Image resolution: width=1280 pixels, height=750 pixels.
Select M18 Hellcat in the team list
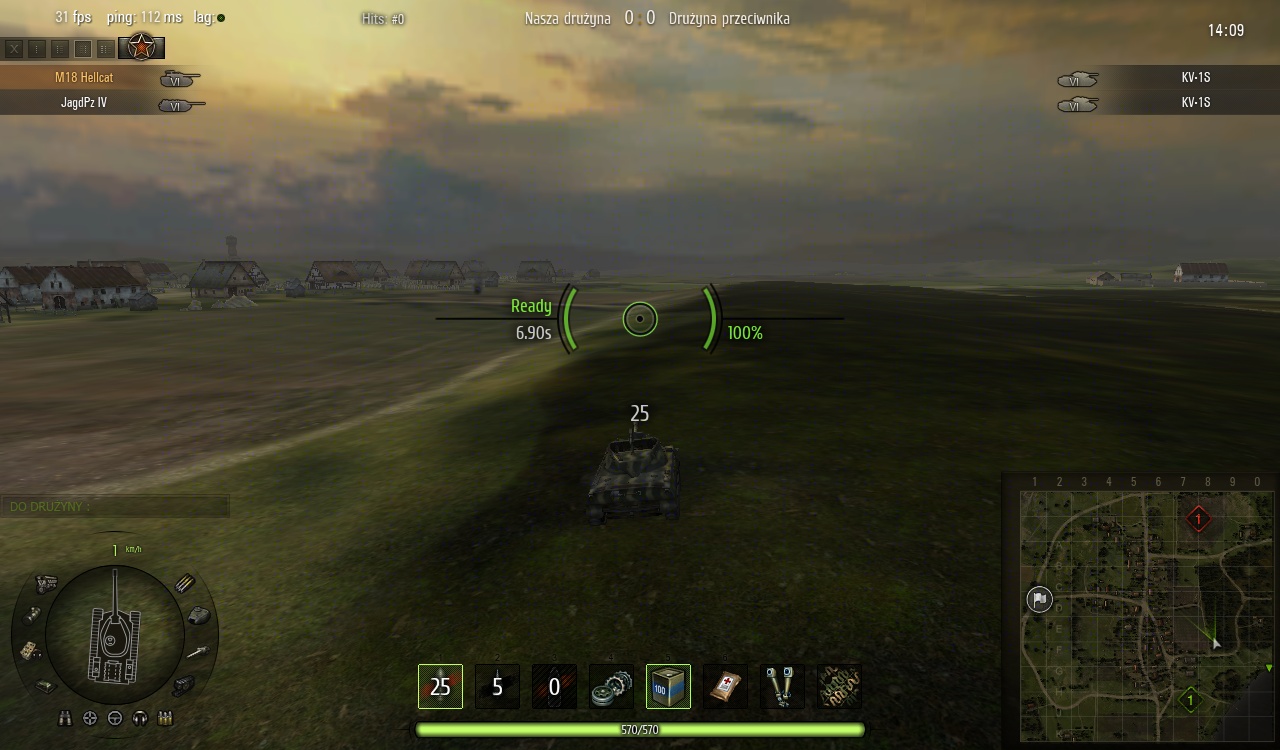(x=84, y=77)
